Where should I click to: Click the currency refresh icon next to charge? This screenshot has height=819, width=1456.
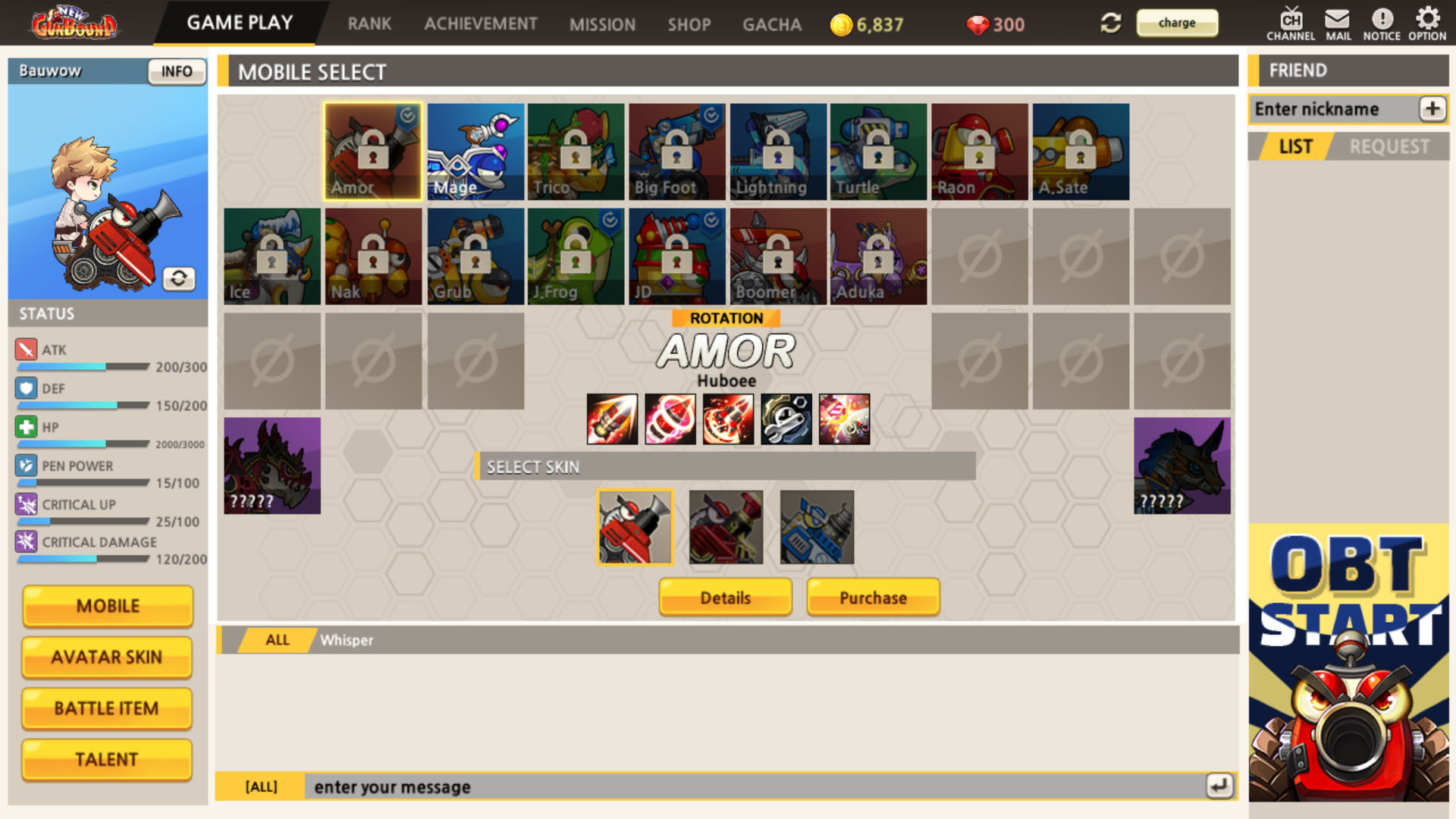[1109, 23]
